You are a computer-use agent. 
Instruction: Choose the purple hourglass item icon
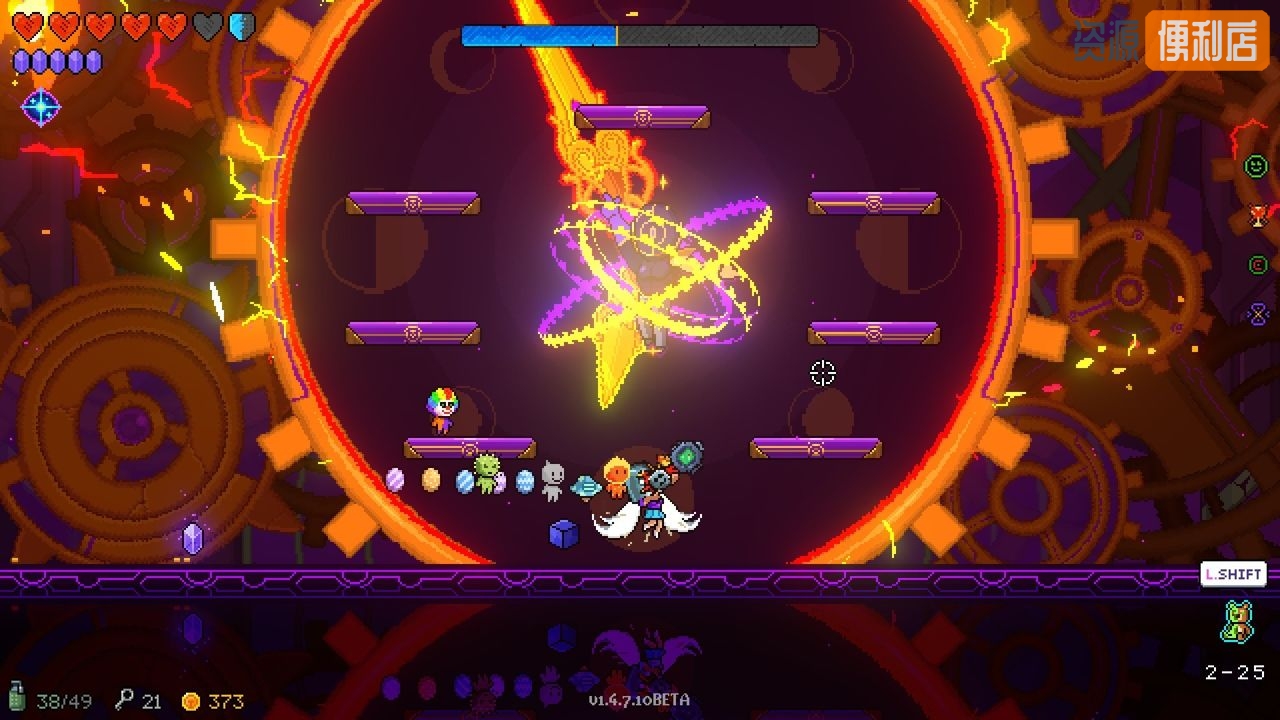[1257, 314]
